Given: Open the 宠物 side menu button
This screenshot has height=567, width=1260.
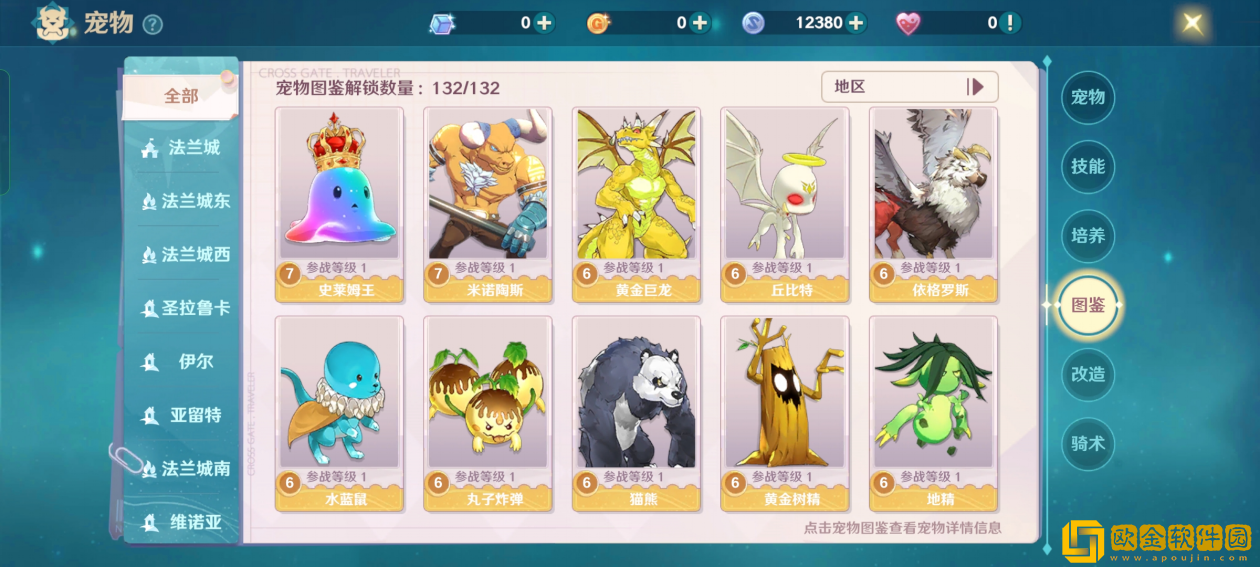Looking at the screenshot, I should (1087, 97).
